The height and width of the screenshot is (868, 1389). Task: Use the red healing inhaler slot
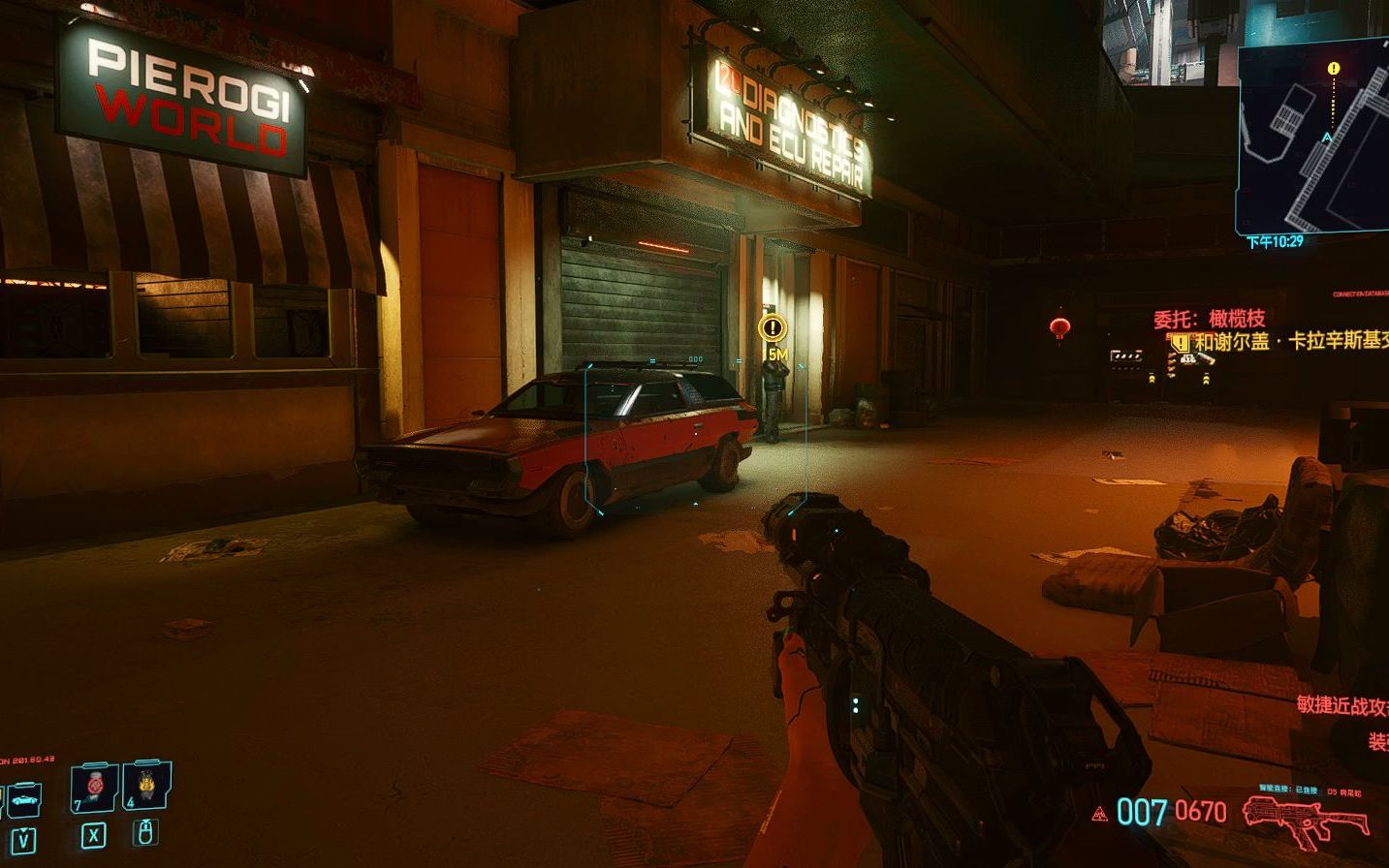click(x=94, y=787)
